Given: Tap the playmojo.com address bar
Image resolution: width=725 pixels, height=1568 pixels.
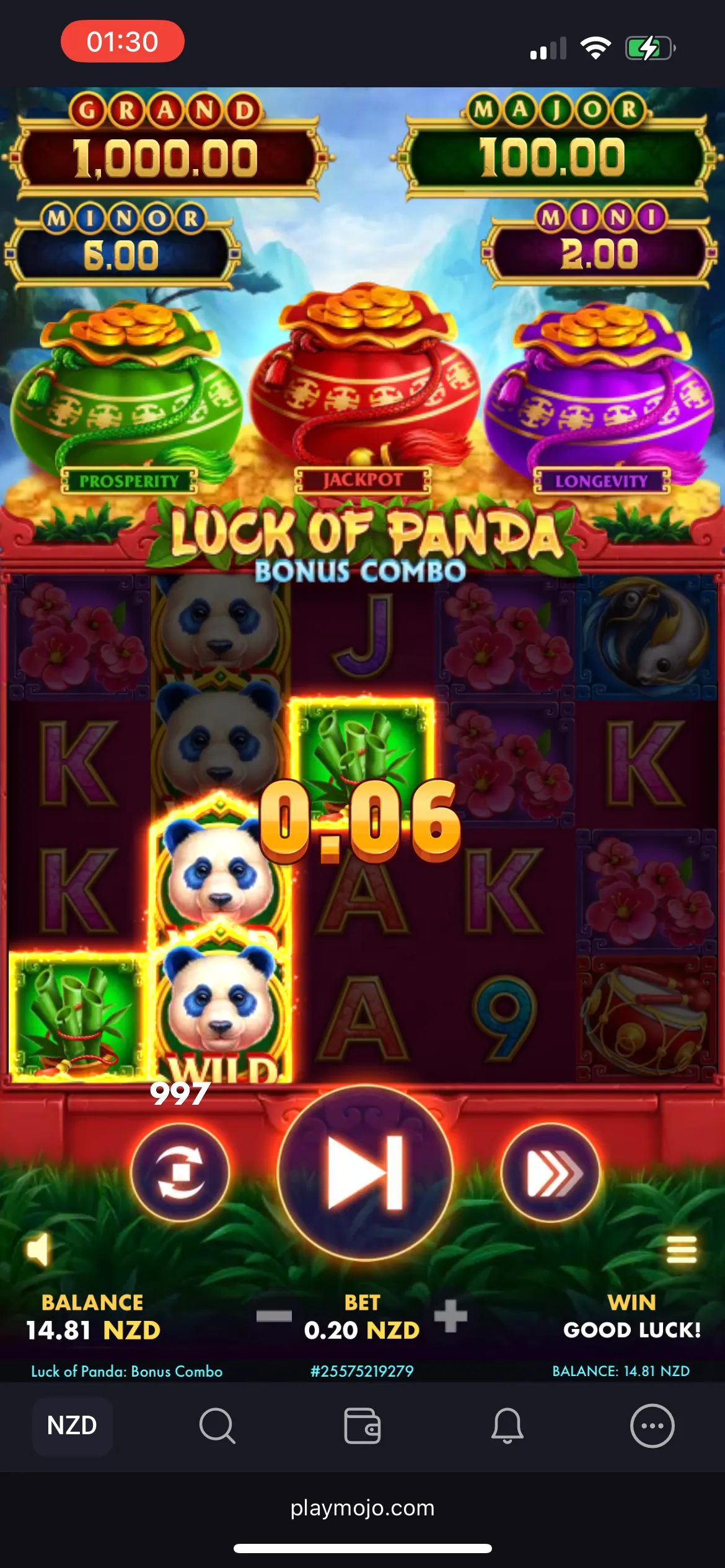Looking at the screenshot, I should coord(362,1508).
